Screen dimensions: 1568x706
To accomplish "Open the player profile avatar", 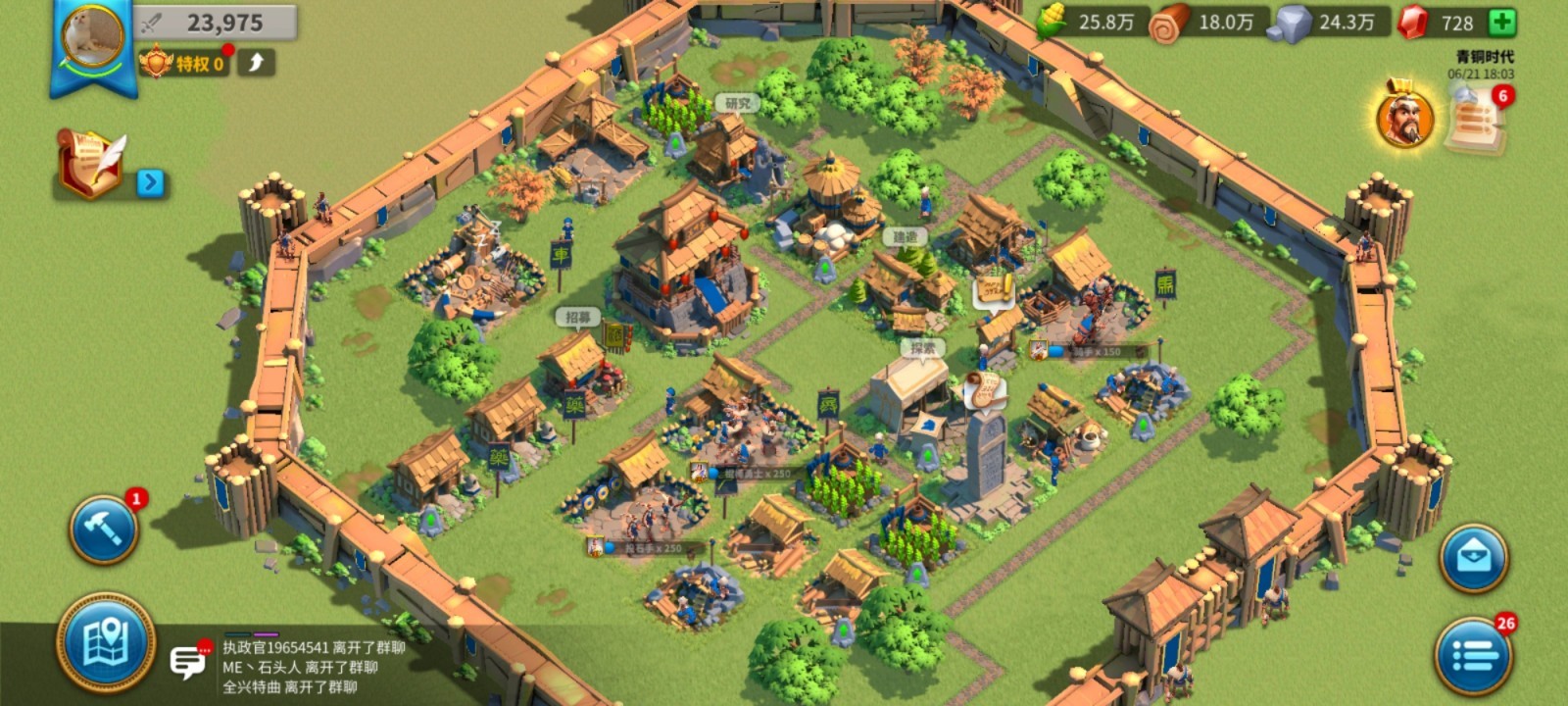I will (x=93, y=37).
